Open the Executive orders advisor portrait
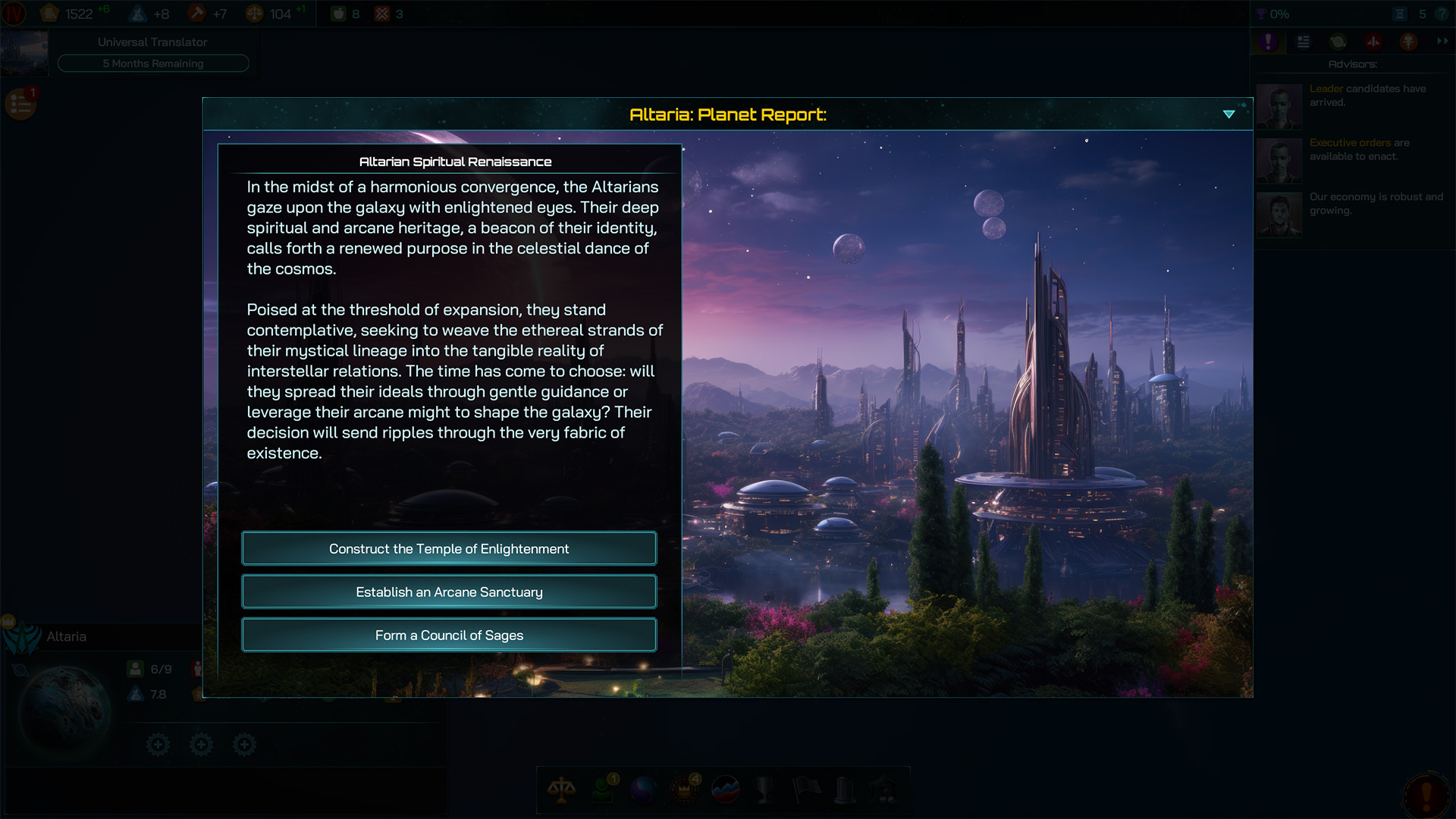Image resolution: width=1456 pixels, height=819 pixels. click(x=1279, y=160)
